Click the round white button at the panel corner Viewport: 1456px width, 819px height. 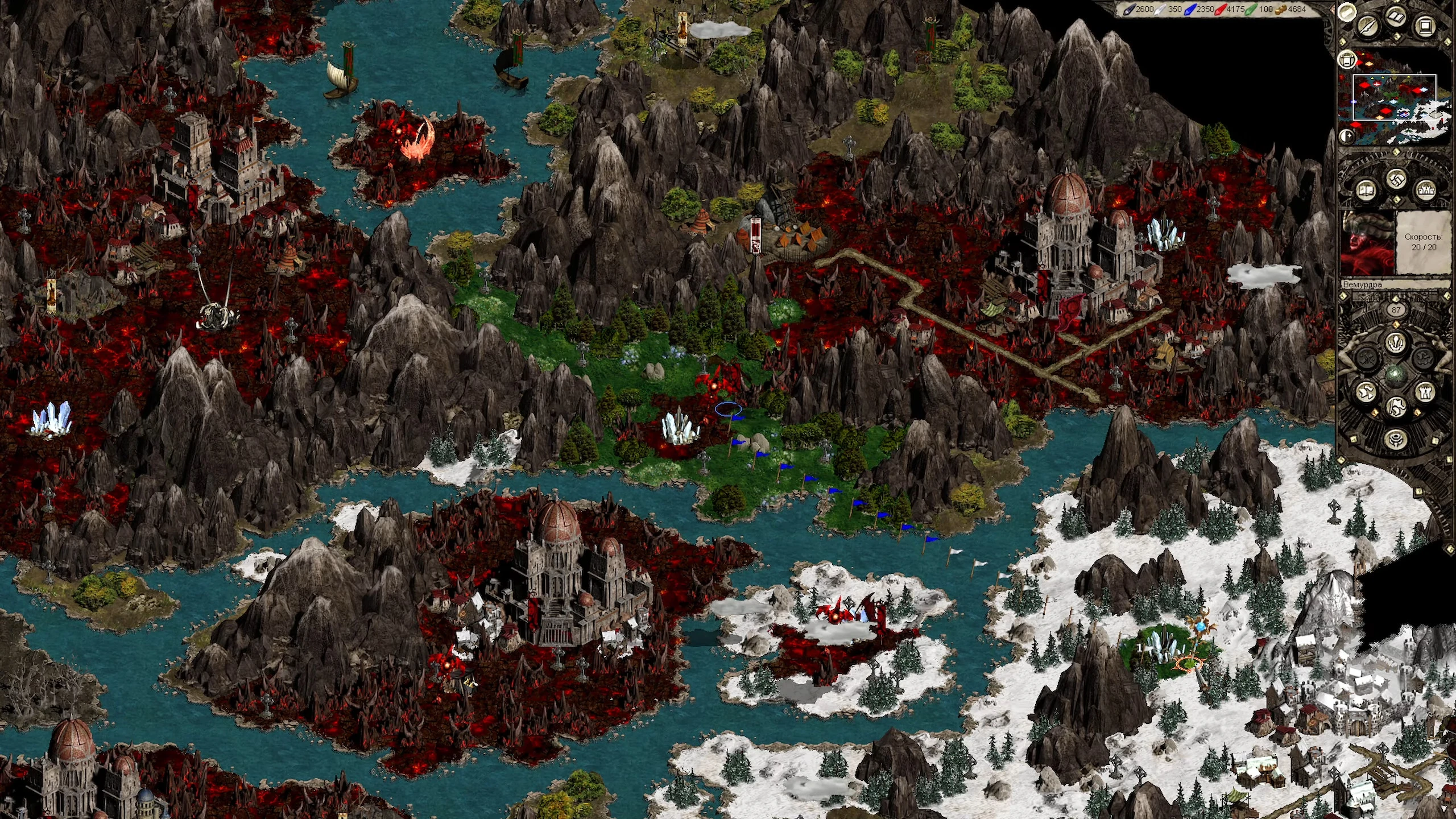point(1346,12)
